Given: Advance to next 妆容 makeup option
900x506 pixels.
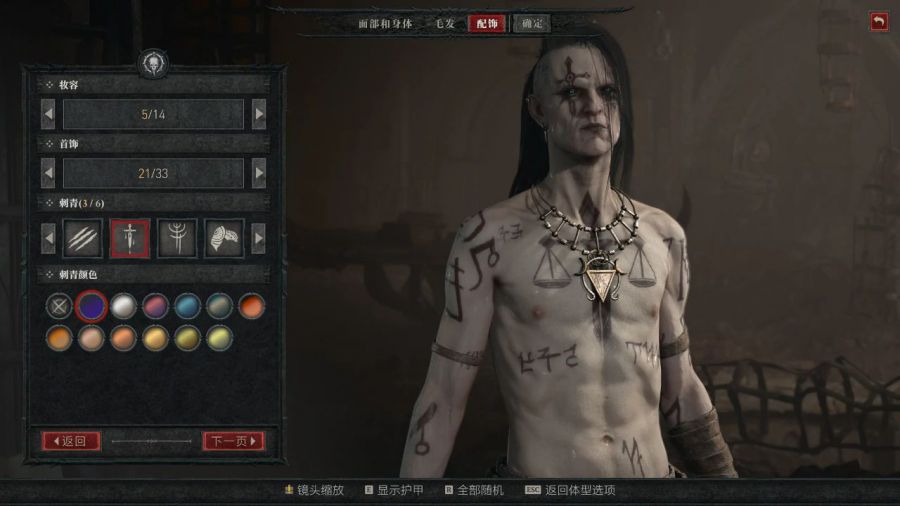Looking at the screenshot, I should point(259,114).
